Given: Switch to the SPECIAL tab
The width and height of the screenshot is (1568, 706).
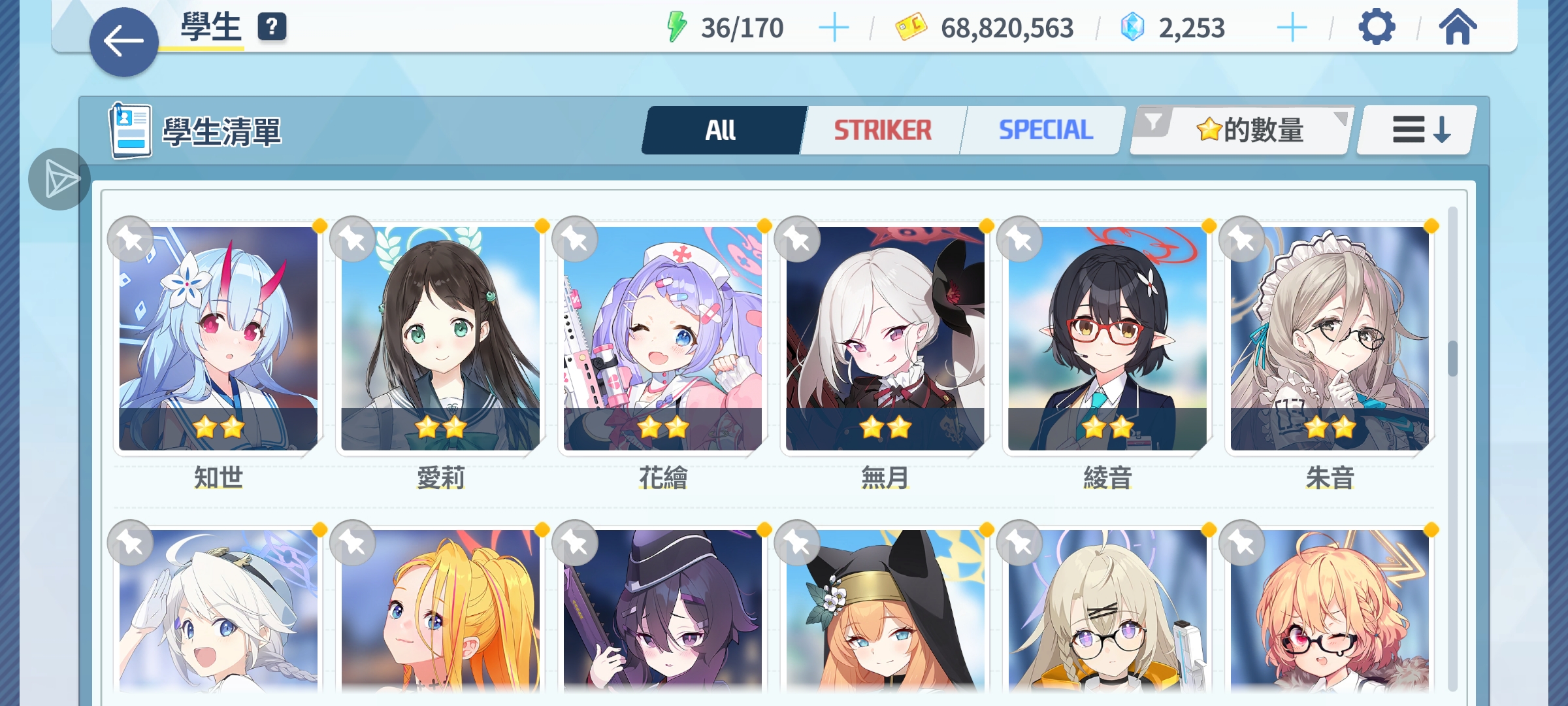Looking at the screenshot, I should pyautogui.click(x=1045, y=130).
